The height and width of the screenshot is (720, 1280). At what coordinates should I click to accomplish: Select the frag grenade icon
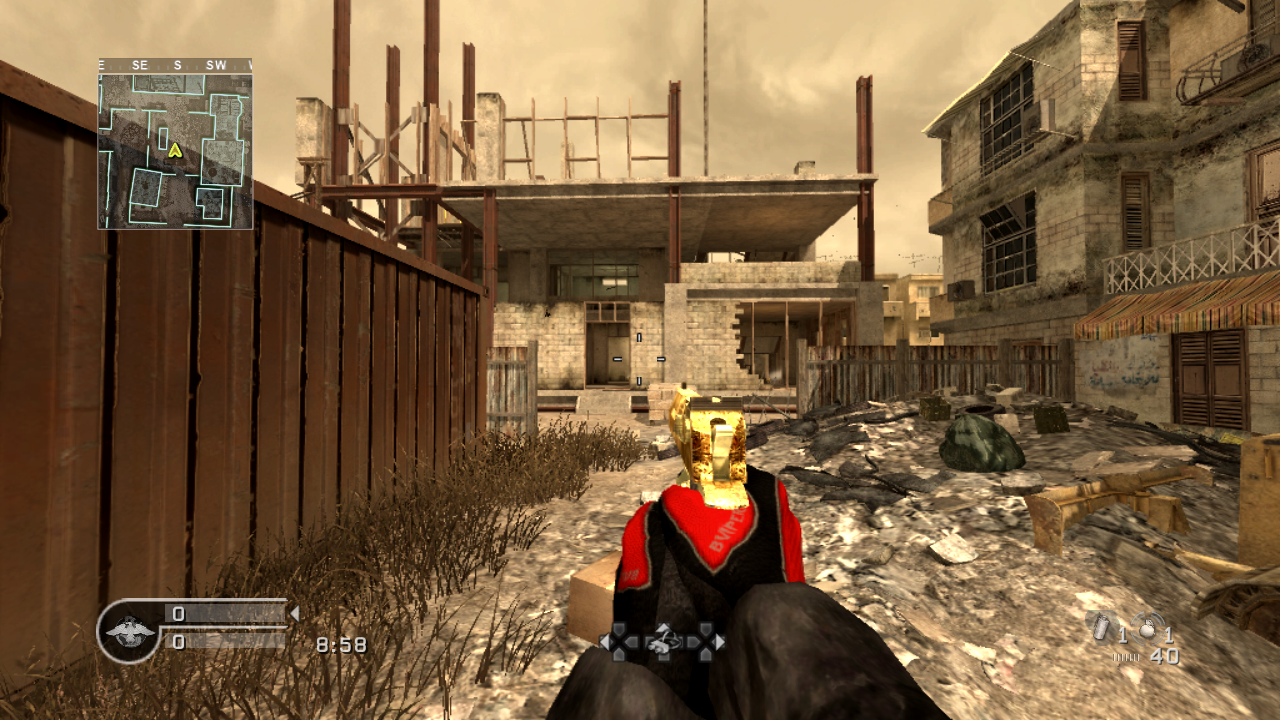click(1148, 627)
